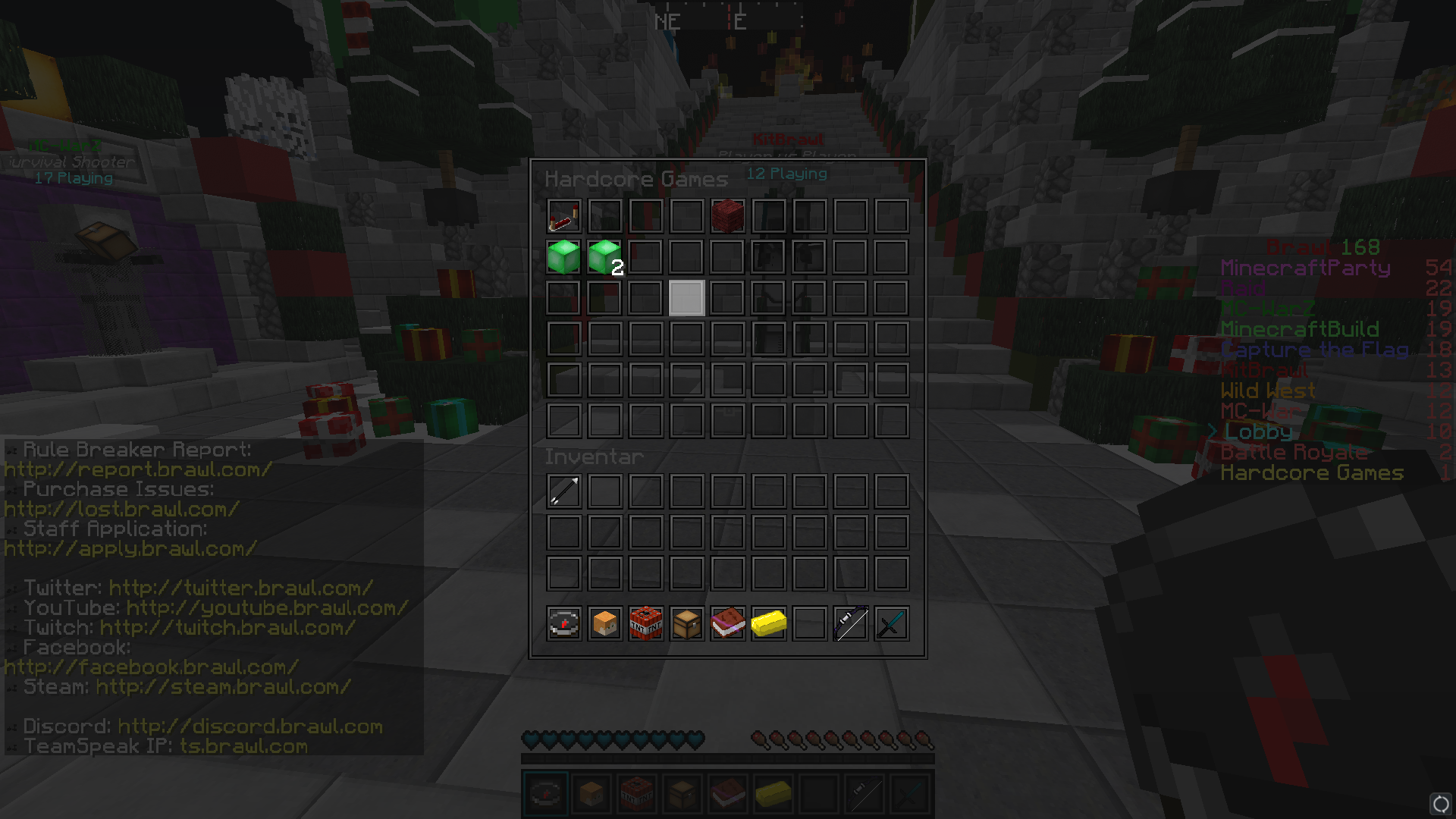The image size is (1456, 819).
Task: Select the enchanted bow in the inventory window
Action: click(x=850, y=623)
